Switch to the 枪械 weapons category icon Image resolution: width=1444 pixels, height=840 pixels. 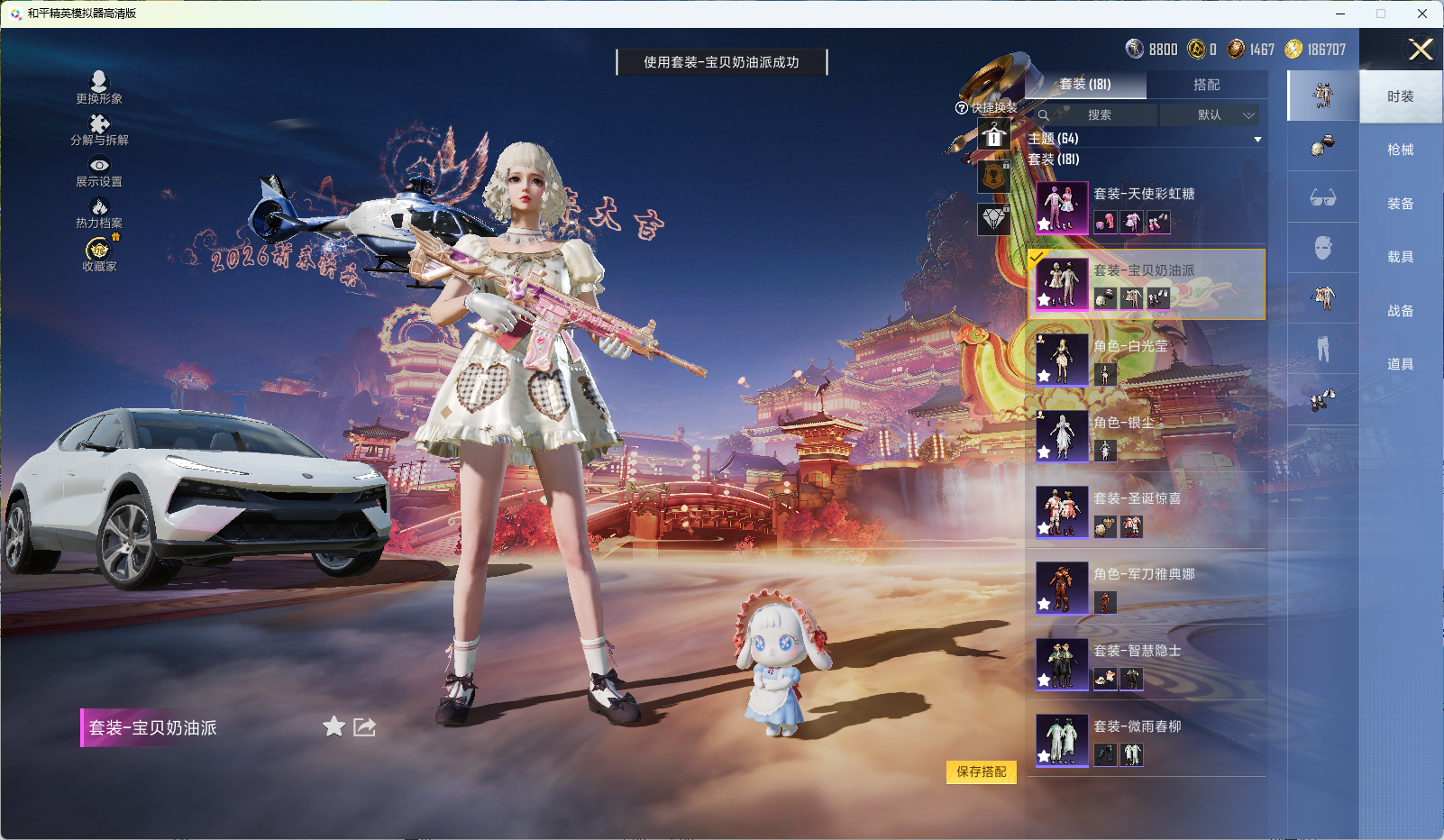(x=1322, y=148)
